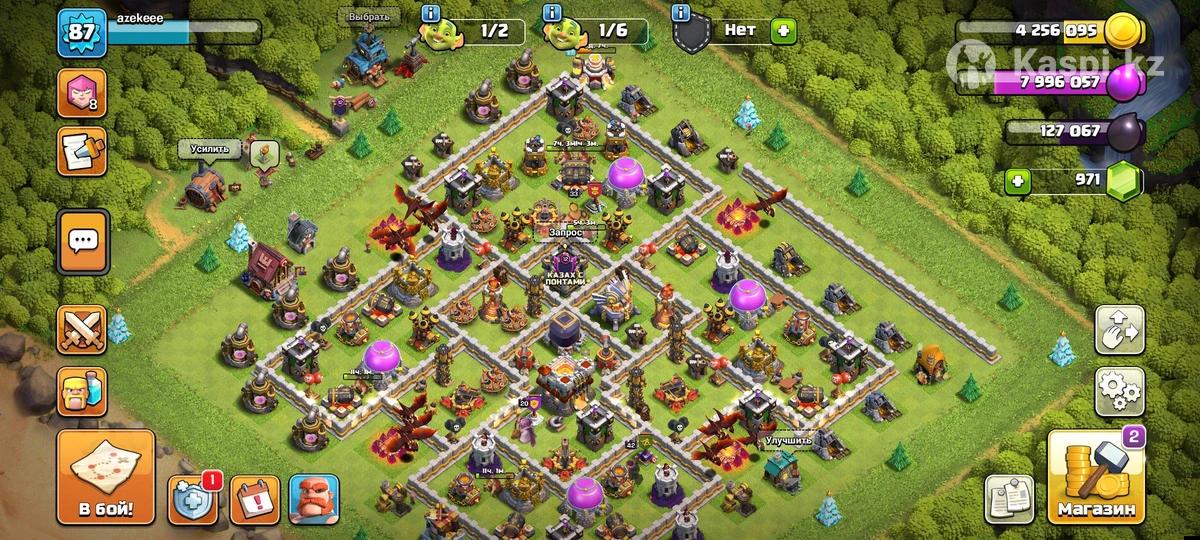Open the settings gears button

[x=1120, y=390]
